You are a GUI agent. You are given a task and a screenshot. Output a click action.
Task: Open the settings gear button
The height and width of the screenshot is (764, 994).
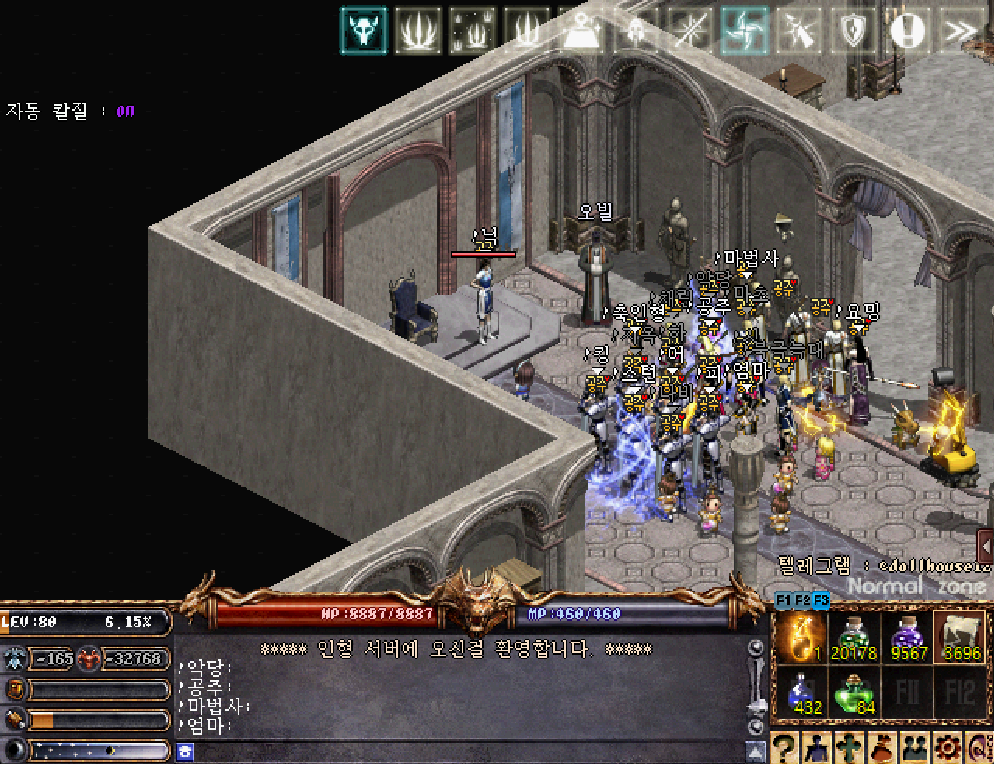tap(947, 748)
